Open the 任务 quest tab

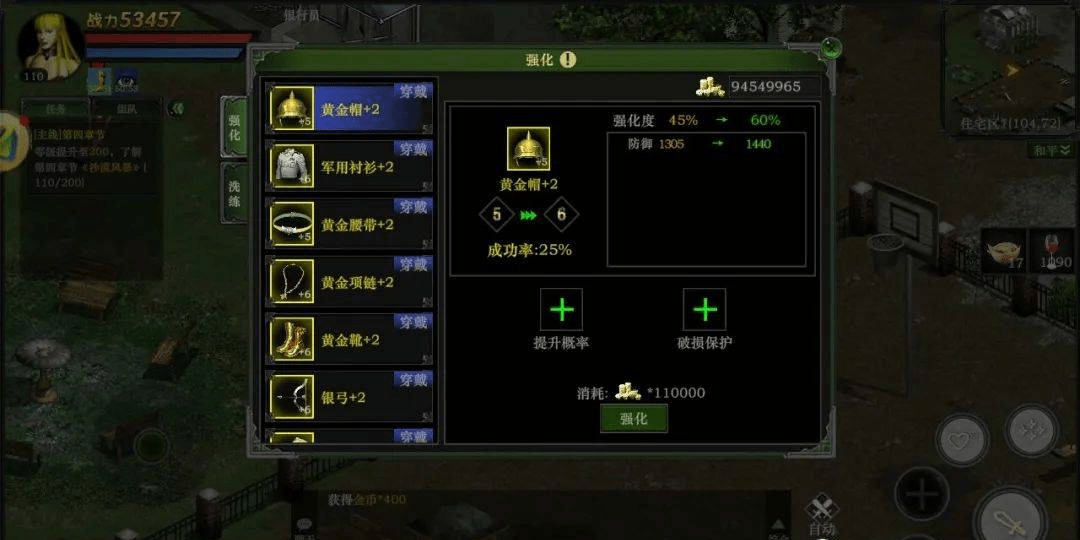(x=55, y=109)
